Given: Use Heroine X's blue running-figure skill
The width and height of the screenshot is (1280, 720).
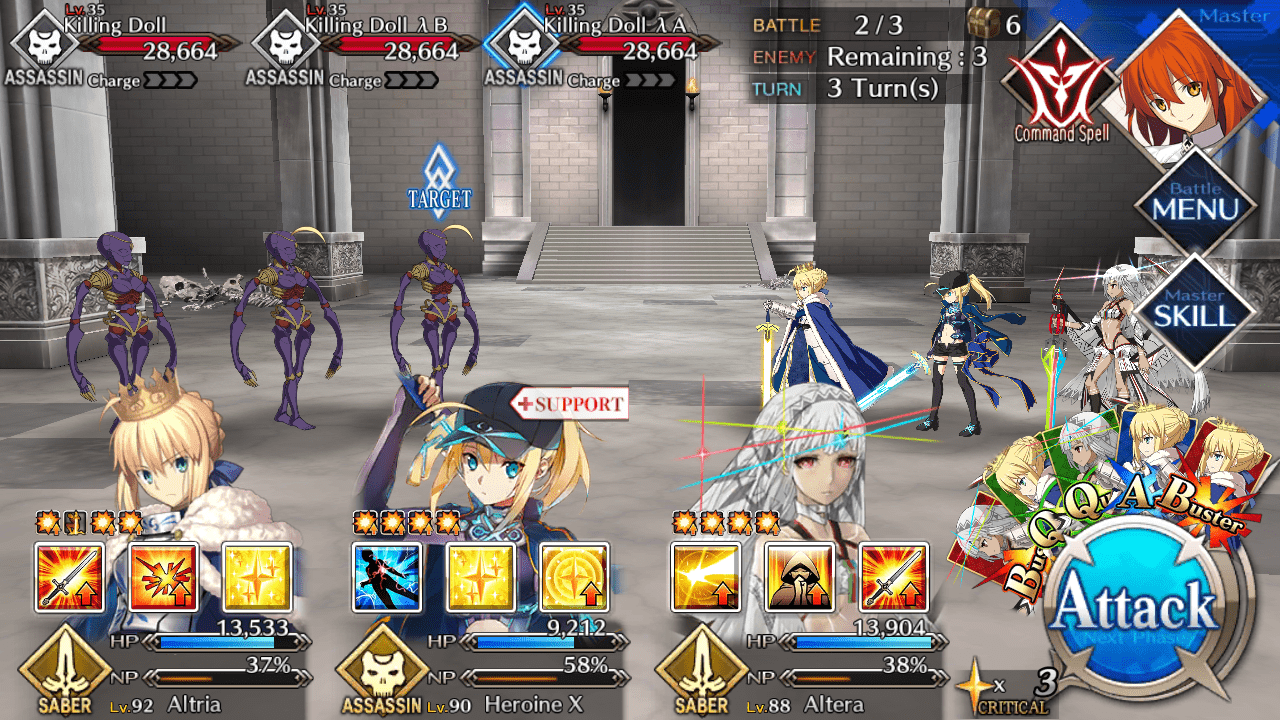Looking at the screenshot, I should [387, 577].
